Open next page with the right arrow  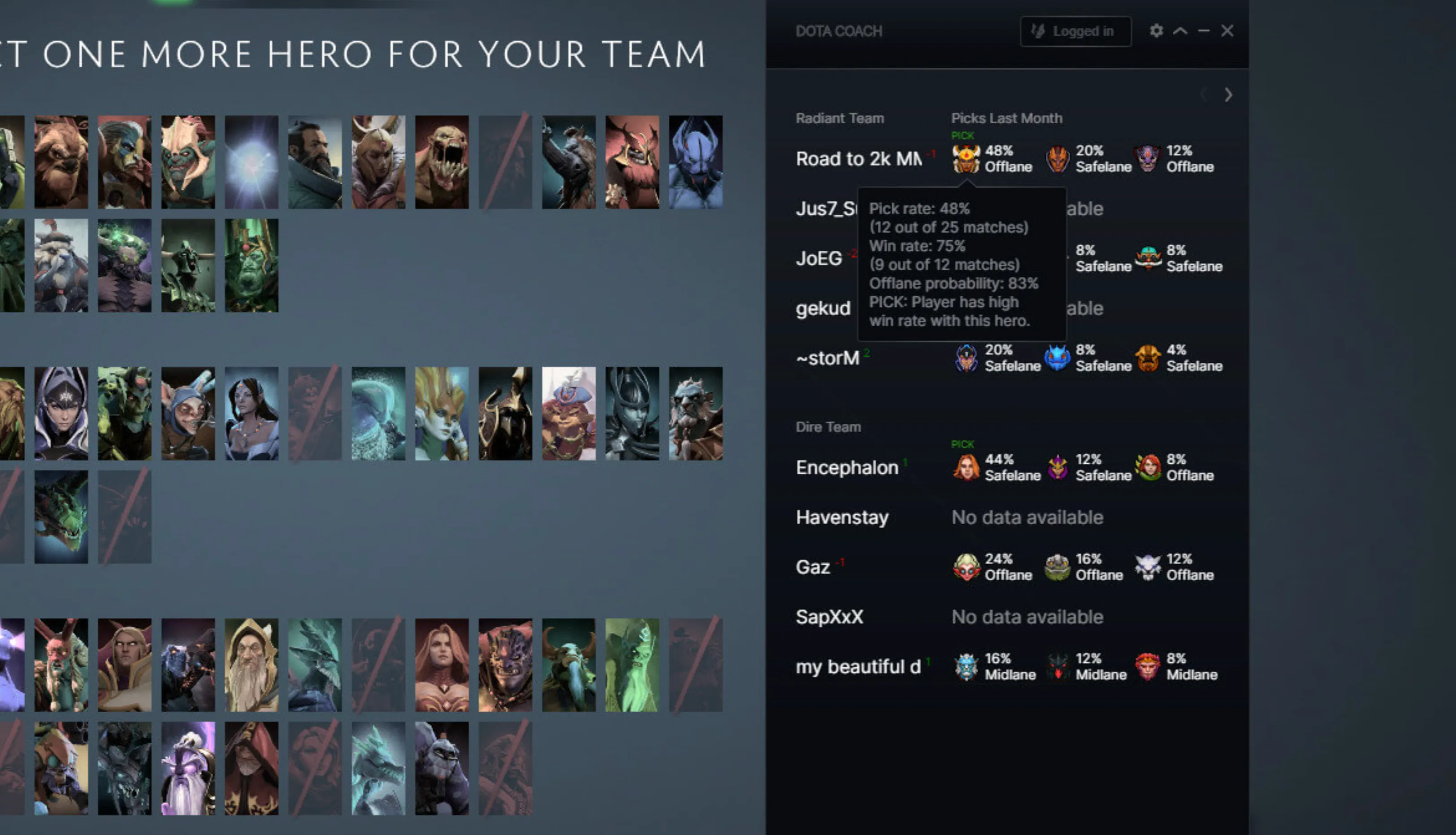click(1229, 95)
